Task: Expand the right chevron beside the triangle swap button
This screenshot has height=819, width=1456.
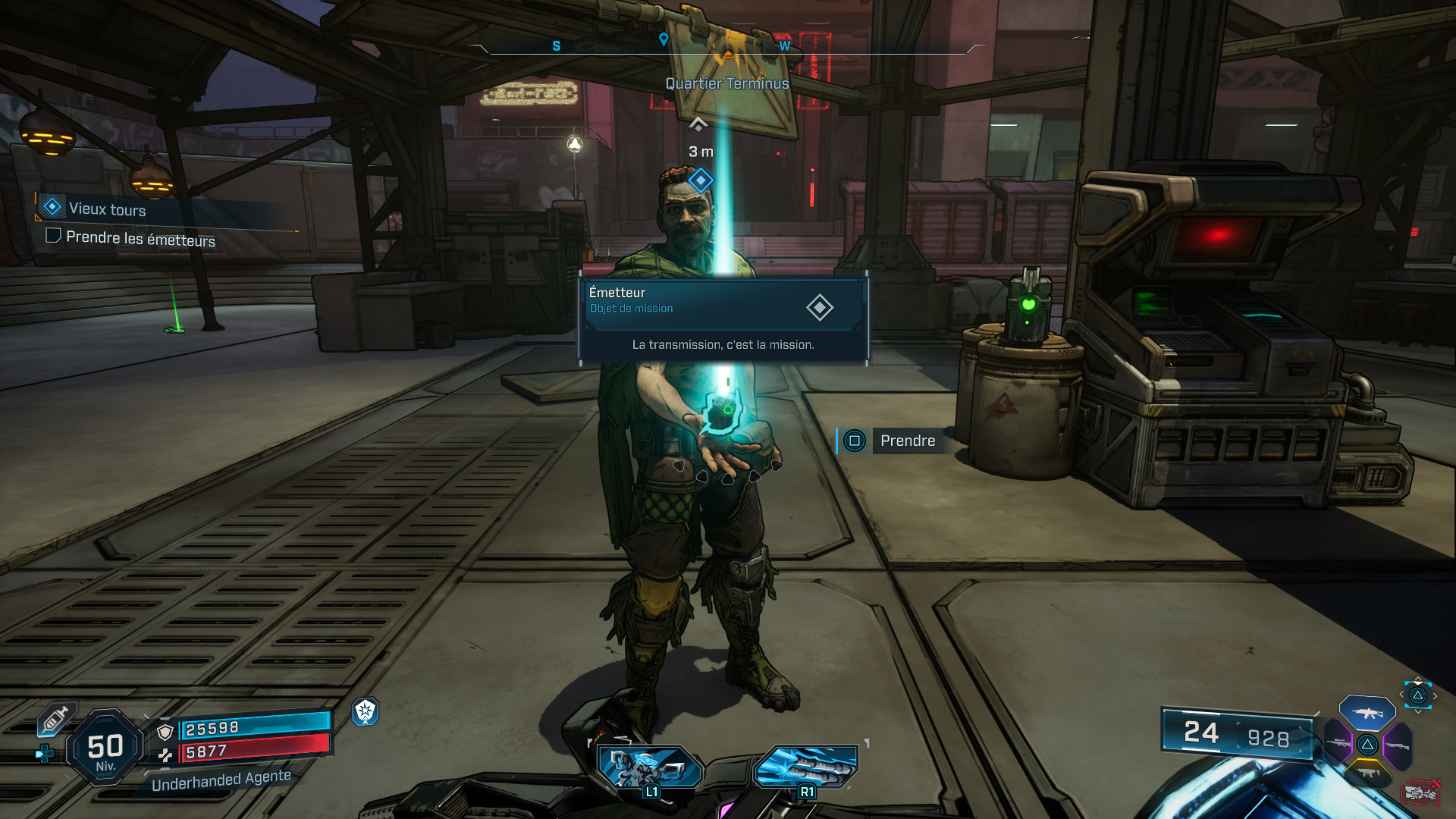Action: (1435, 695)
